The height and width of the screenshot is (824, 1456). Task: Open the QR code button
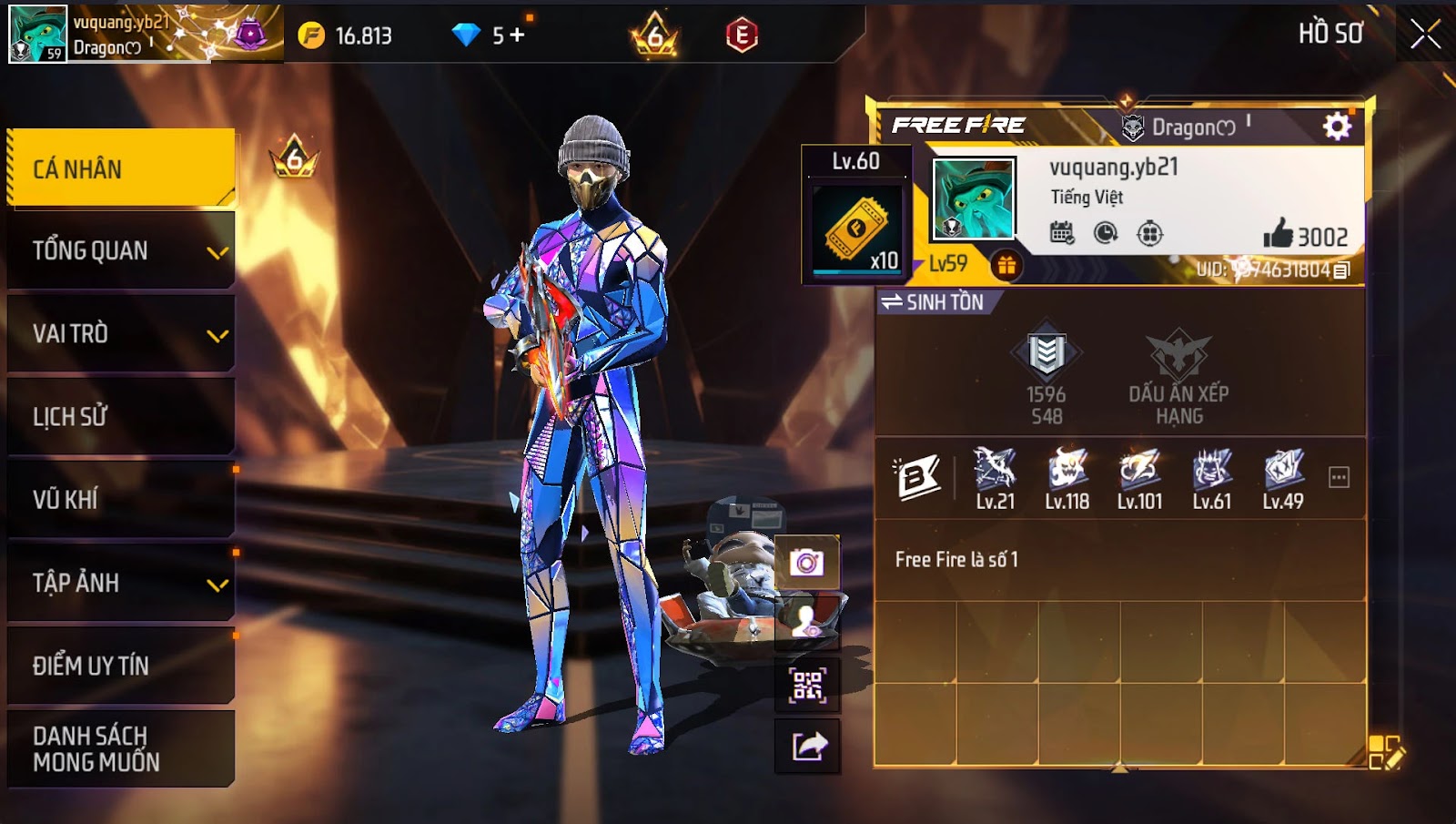point(806,685)
